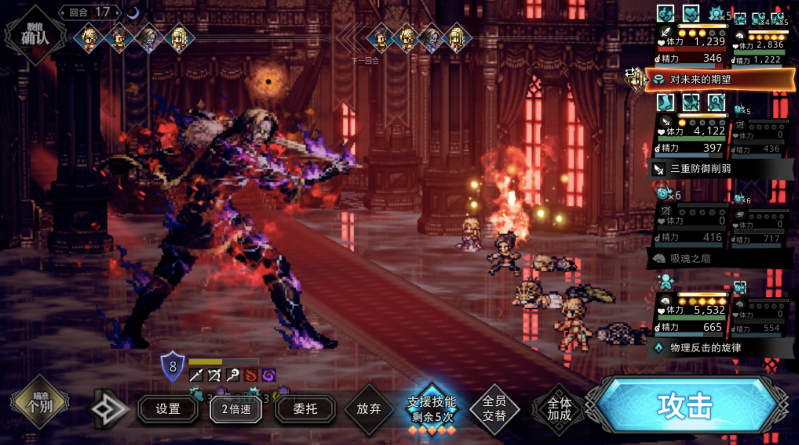Screen dimensions: 799x445
Task: Choose 放弃 to give up the battle
Action: coord(368,408)
